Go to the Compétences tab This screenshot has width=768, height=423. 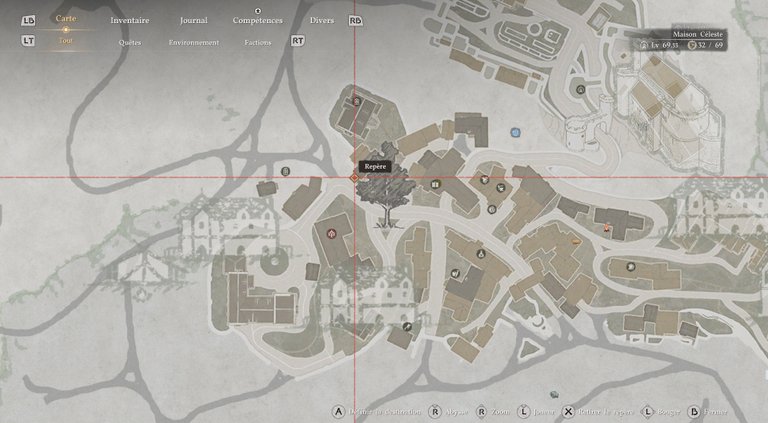(x=257, y=20)
